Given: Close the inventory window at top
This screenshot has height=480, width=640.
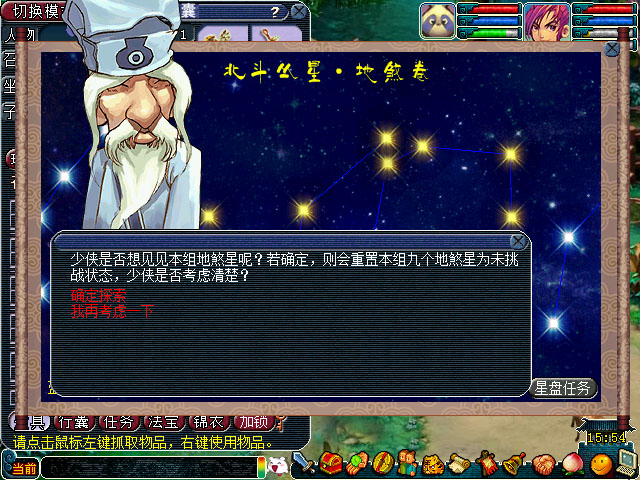Looking at the screenshot, I should tap(298, 13).
